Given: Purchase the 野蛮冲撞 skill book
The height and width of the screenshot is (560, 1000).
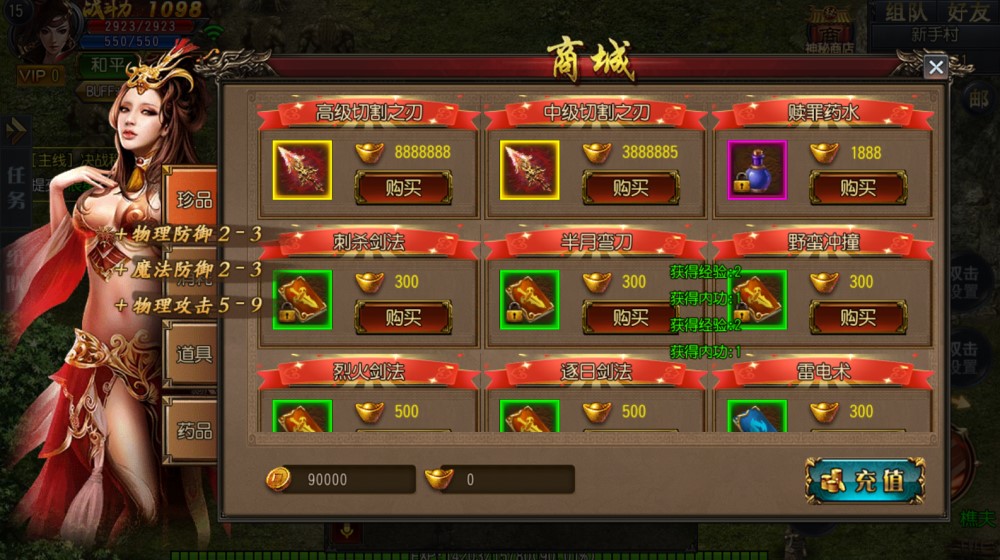Looking at the screenshot, I should [858, 317].
